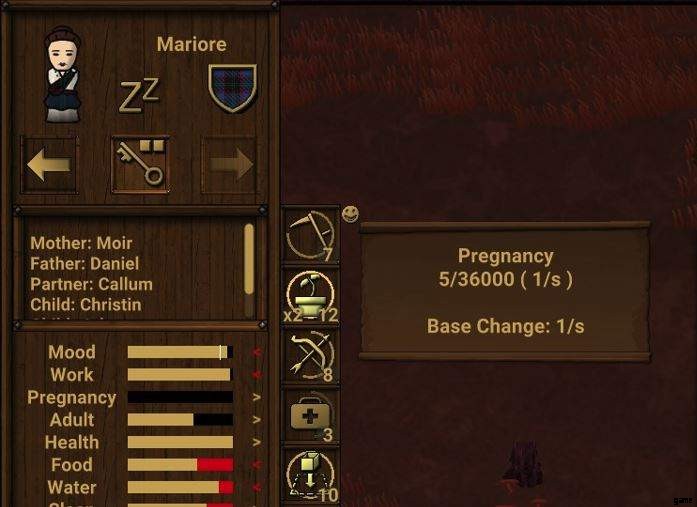Click the Child: Christin entry
This screenshot has height=507, width=697.
pyautogui.click(x=85, y=304)
